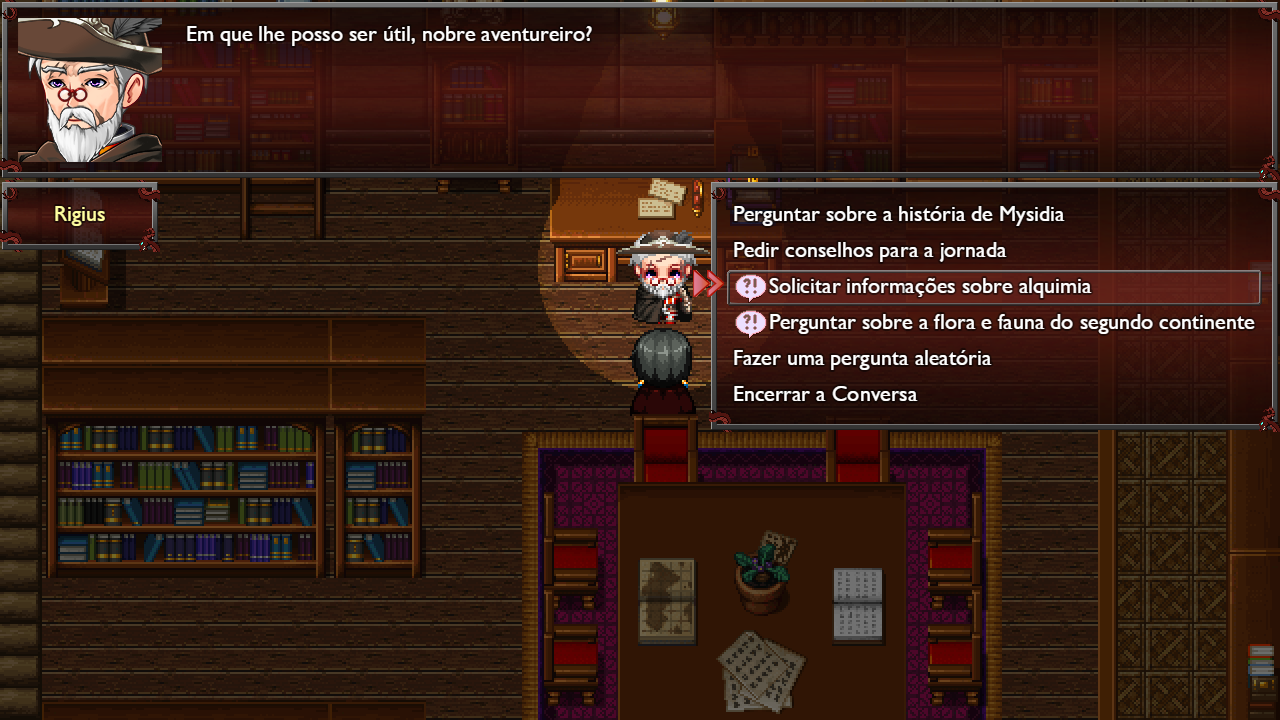
Task: Pick "Fazer uma pergunta aleatória"
Action: click(x=861, y=359)
